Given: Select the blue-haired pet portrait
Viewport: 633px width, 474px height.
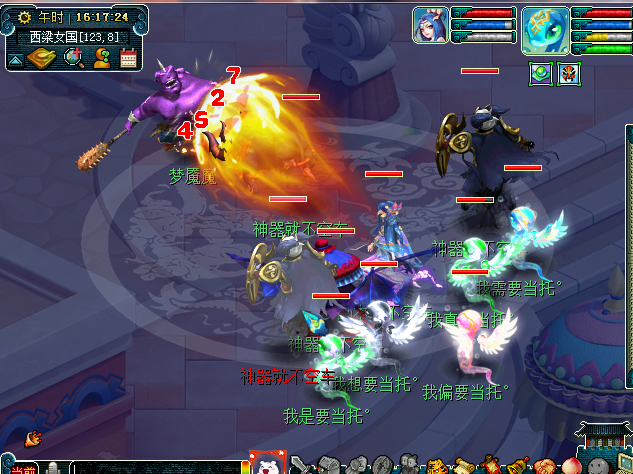Looking at the screenshot, I should pyautogui.click(x=430, y=25).
